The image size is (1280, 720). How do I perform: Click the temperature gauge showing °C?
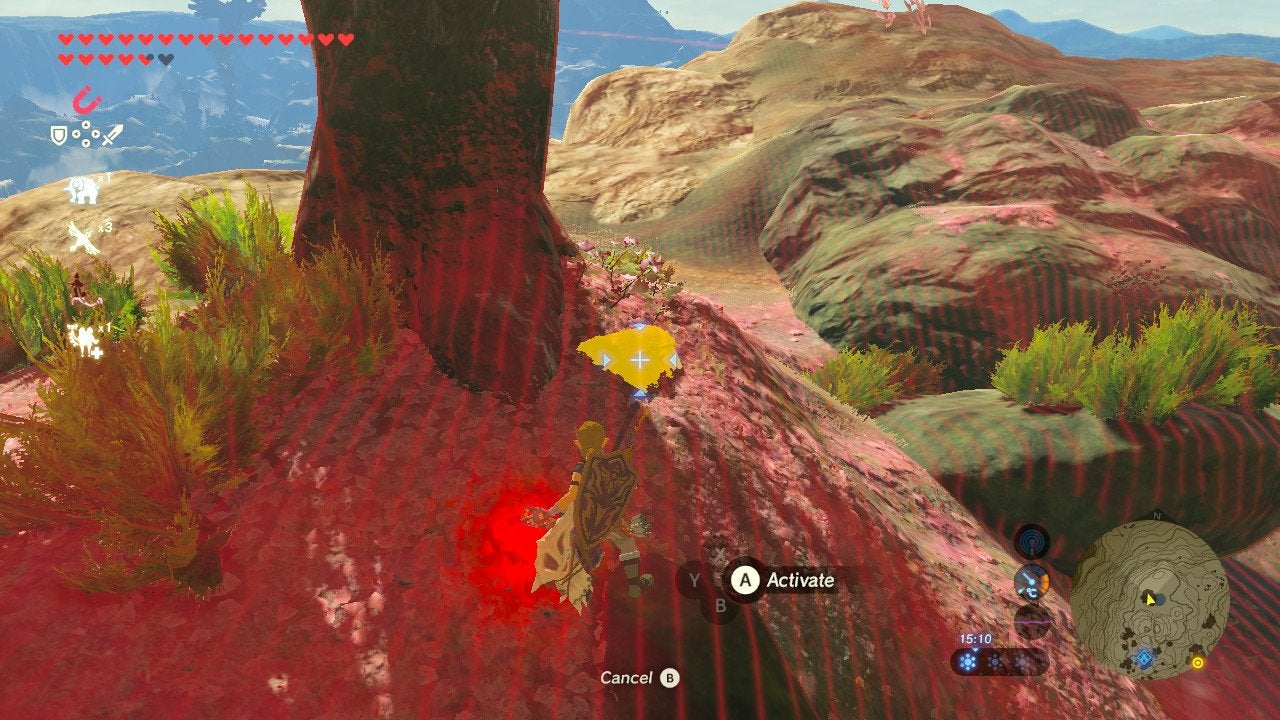[x=1032, y=581]
